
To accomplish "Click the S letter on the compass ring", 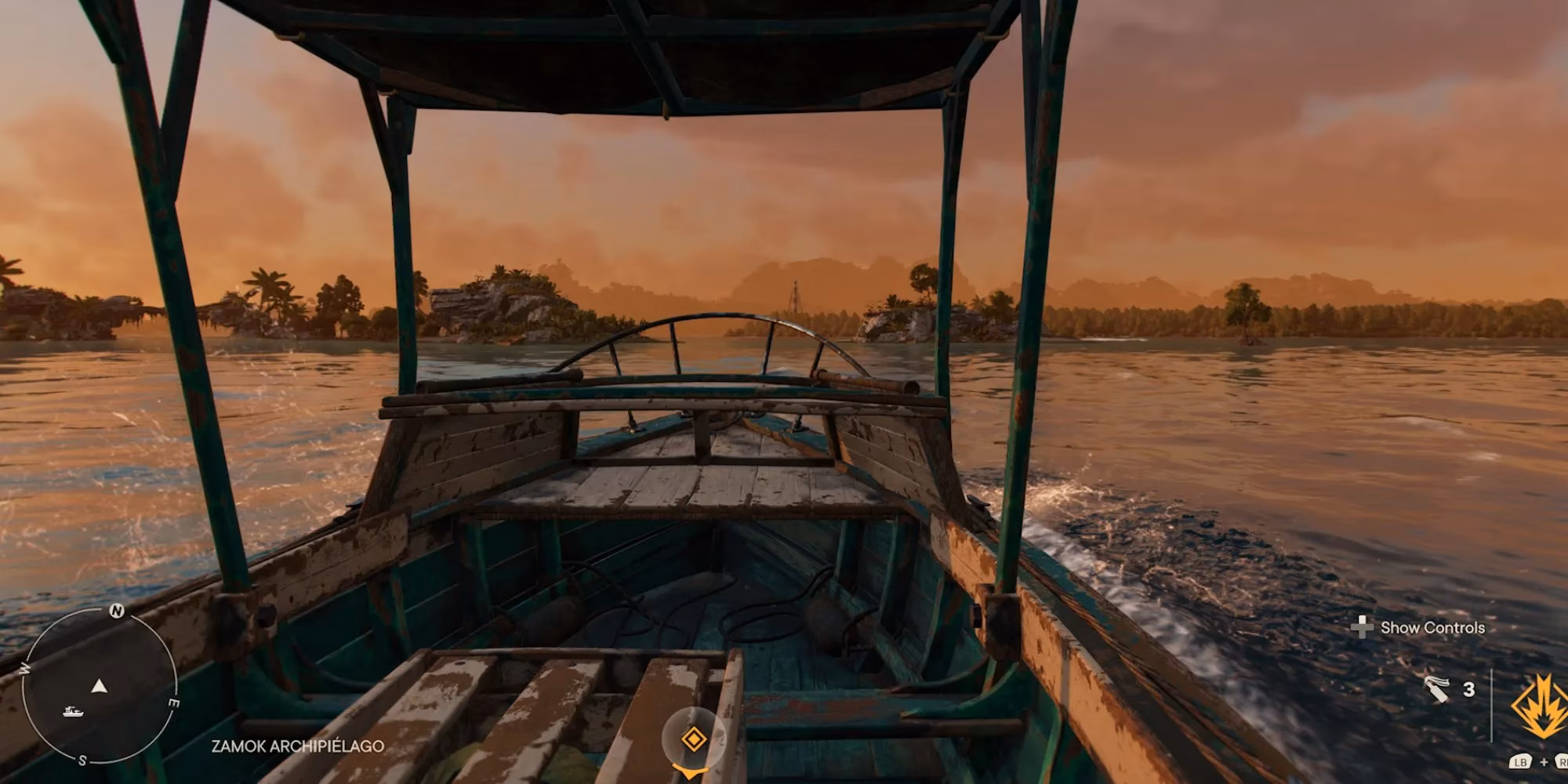I will 82,759.
